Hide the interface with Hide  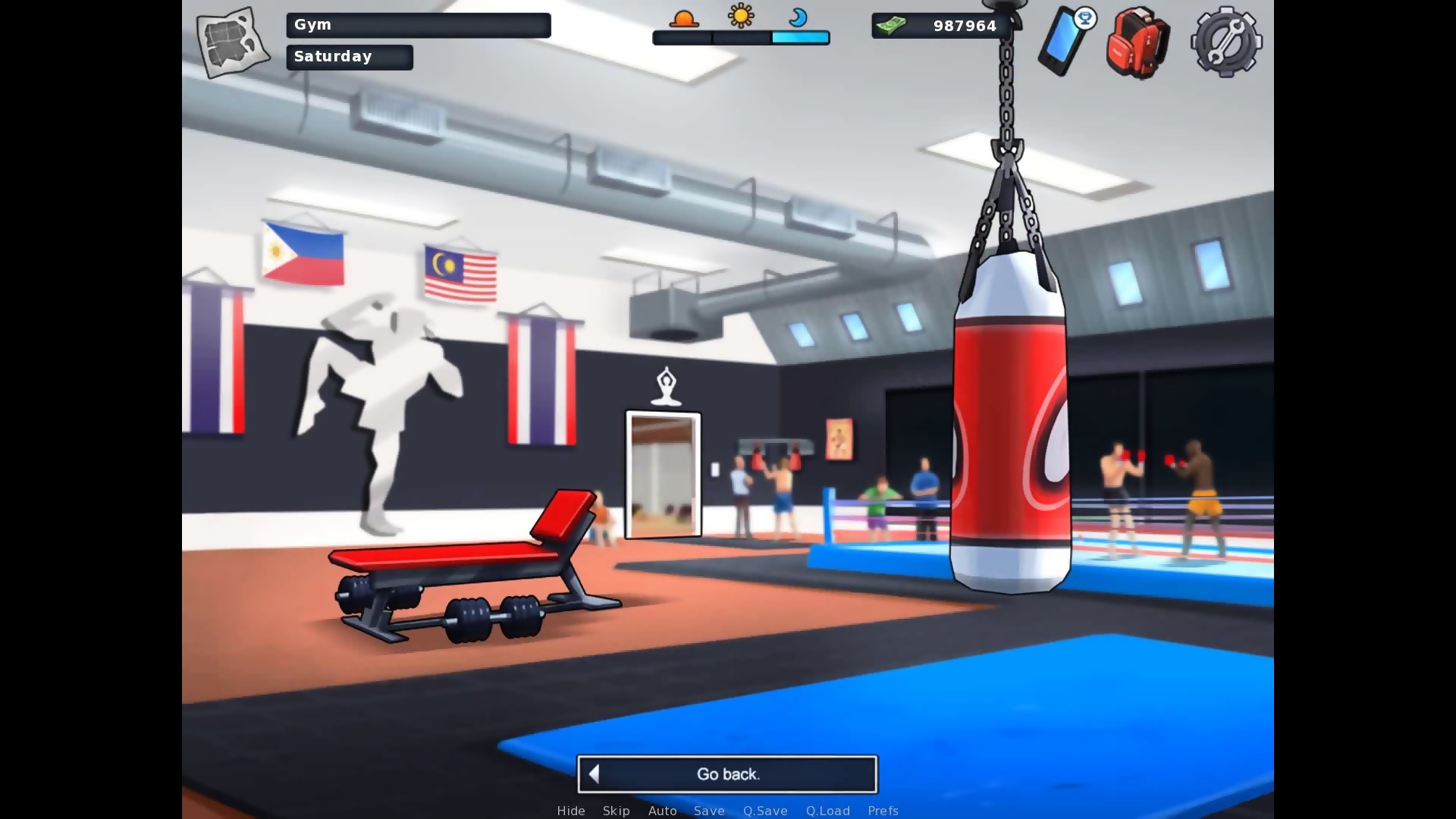click(x=571, y=811)
